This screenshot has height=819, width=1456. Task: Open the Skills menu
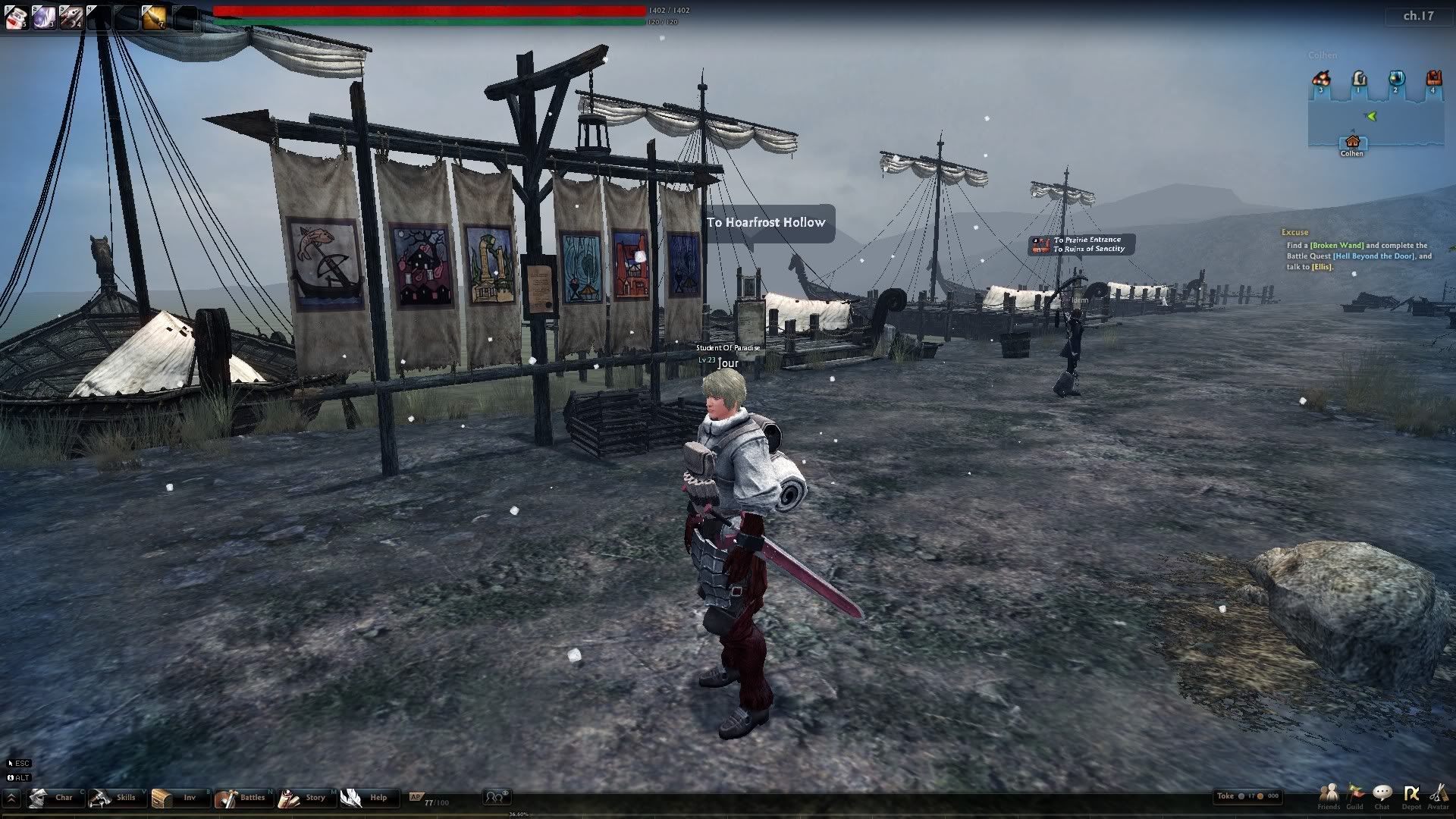(114, 798)
